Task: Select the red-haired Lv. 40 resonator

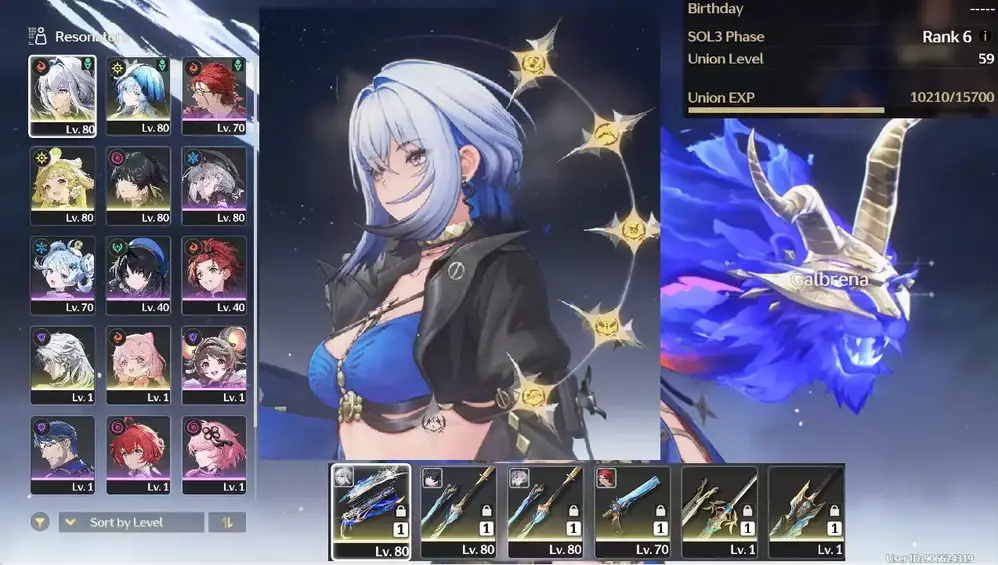Action: pyautogui.click(x=214, y=274)
